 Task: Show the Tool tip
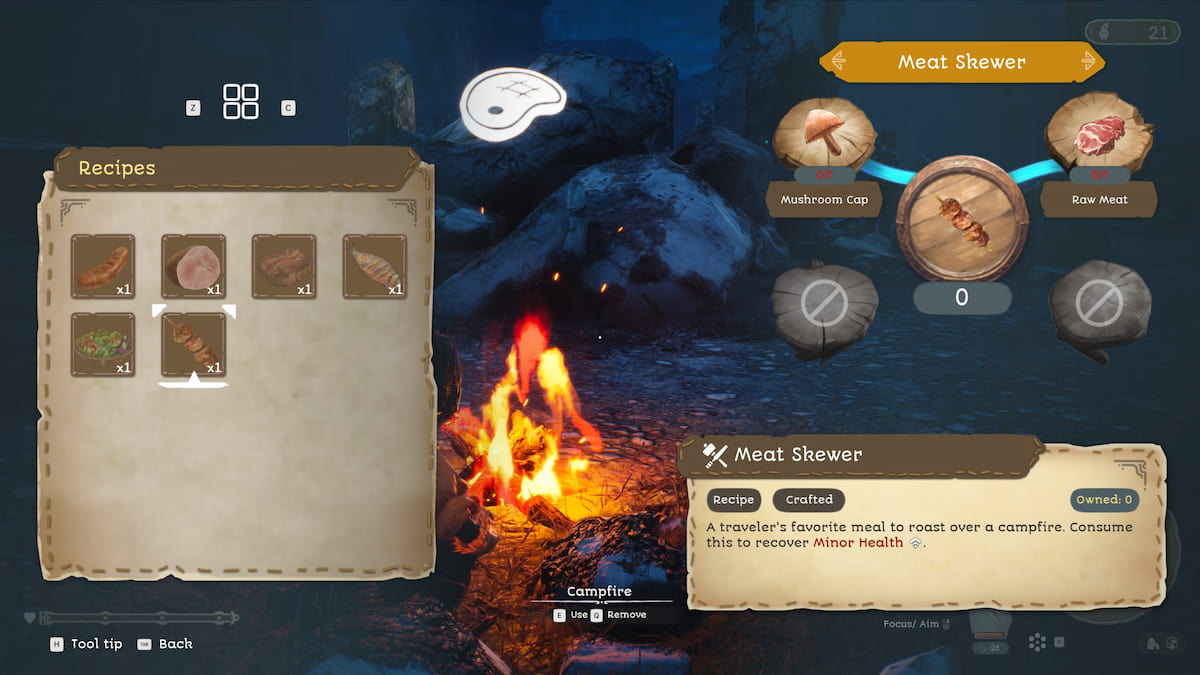click(x=87, y=644)
